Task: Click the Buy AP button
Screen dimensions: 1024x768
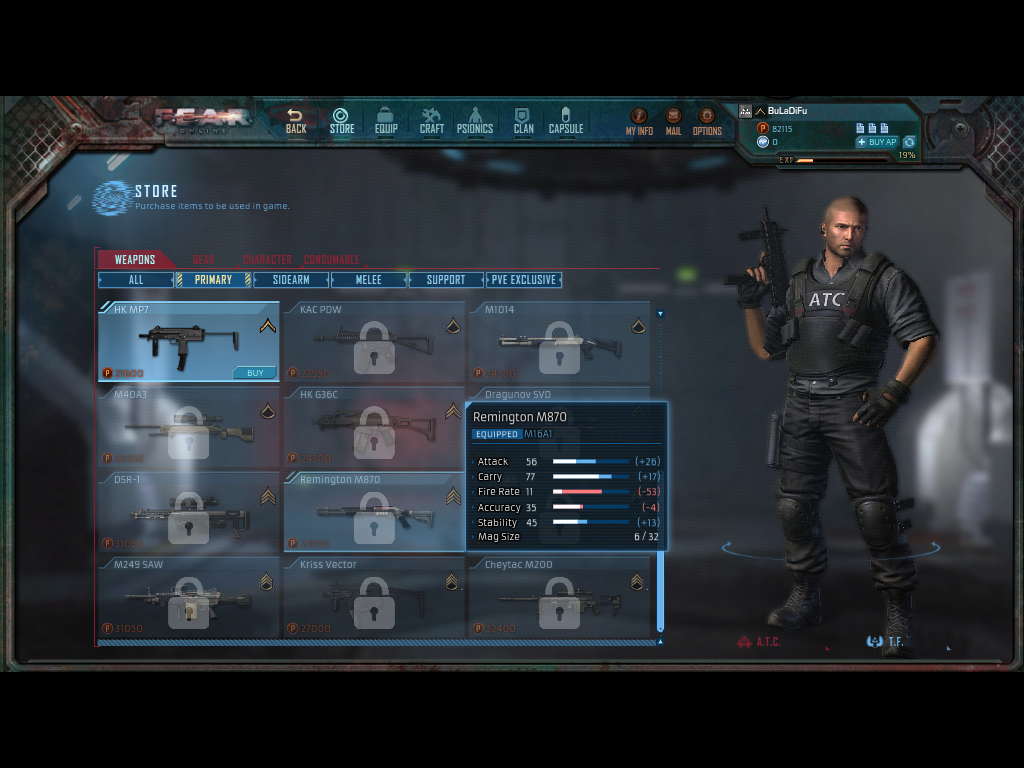Action: [x=876, y=142]
